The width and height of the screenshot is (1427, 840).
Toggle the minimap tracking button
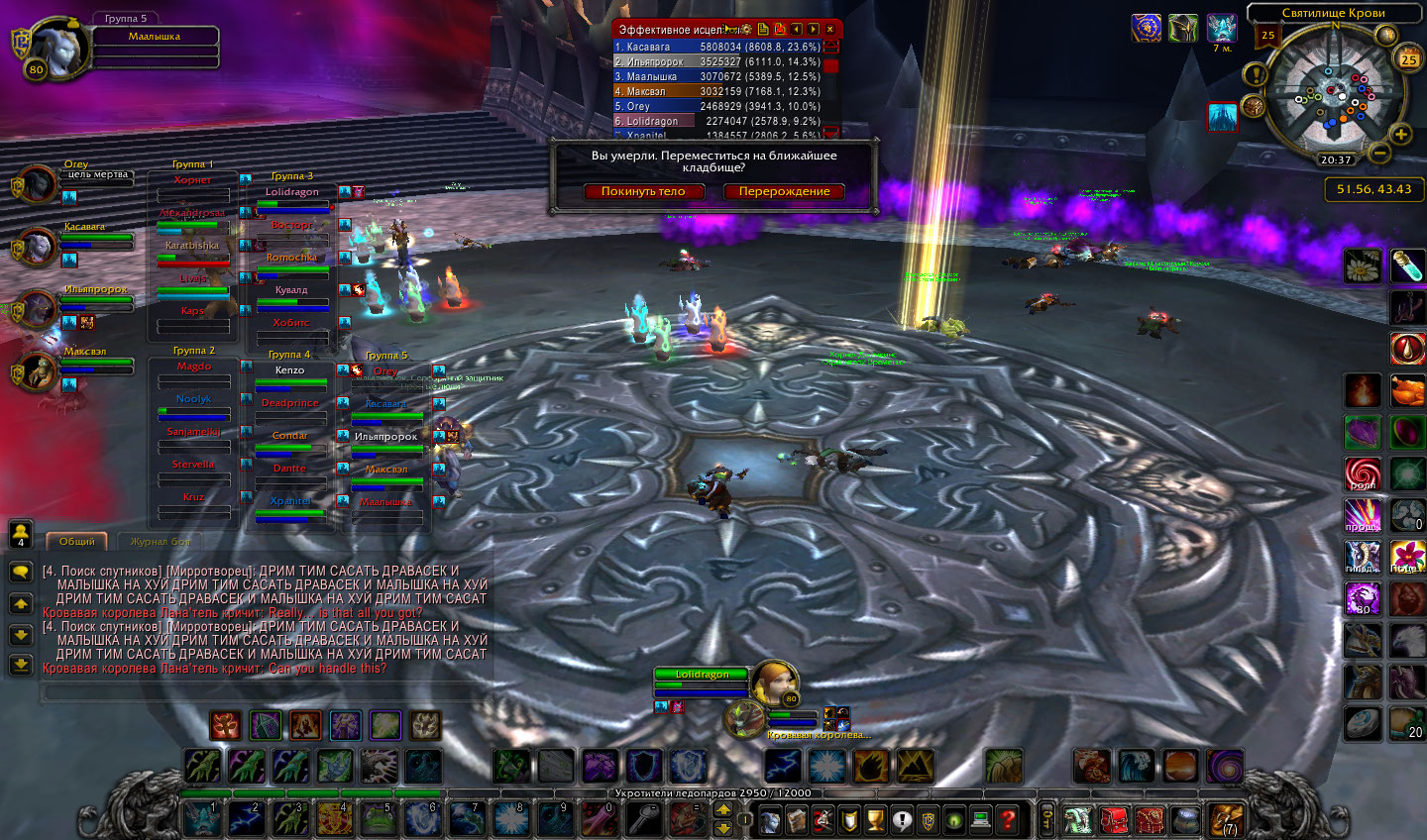1254,106
